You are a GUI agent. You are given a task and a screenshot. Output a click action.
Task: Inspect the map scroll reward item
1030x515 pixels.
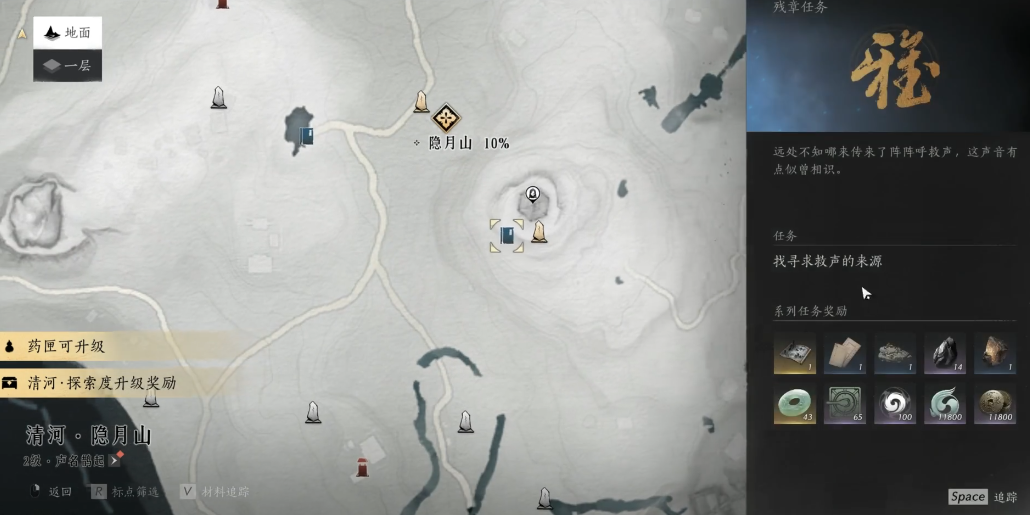click(x=795, y=353)
